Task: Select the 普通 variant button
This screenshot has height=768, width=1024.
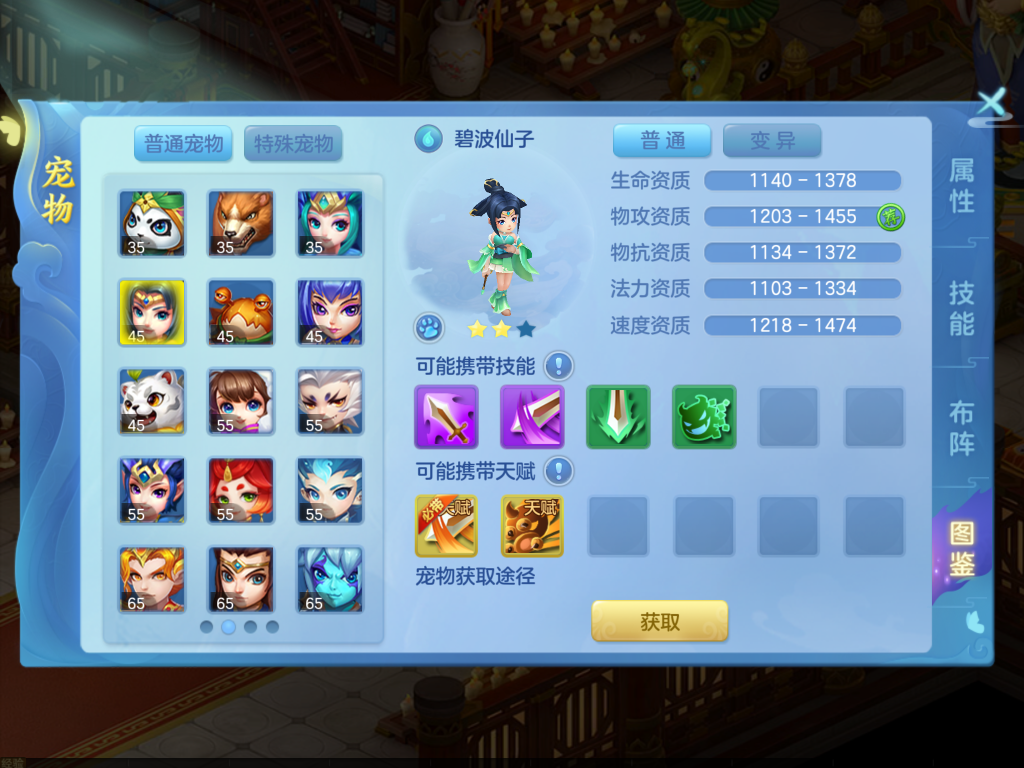Action: coord(662,141)
